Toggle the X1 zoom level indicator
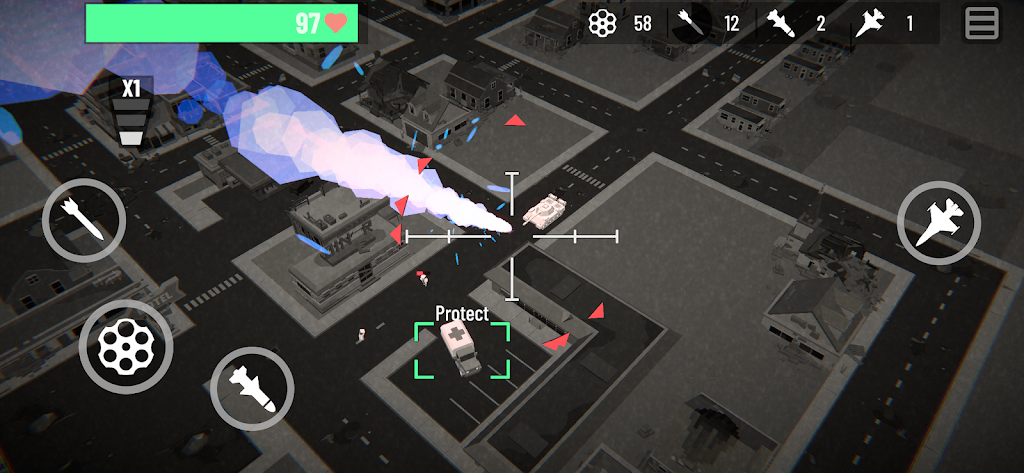 [130, 112]
